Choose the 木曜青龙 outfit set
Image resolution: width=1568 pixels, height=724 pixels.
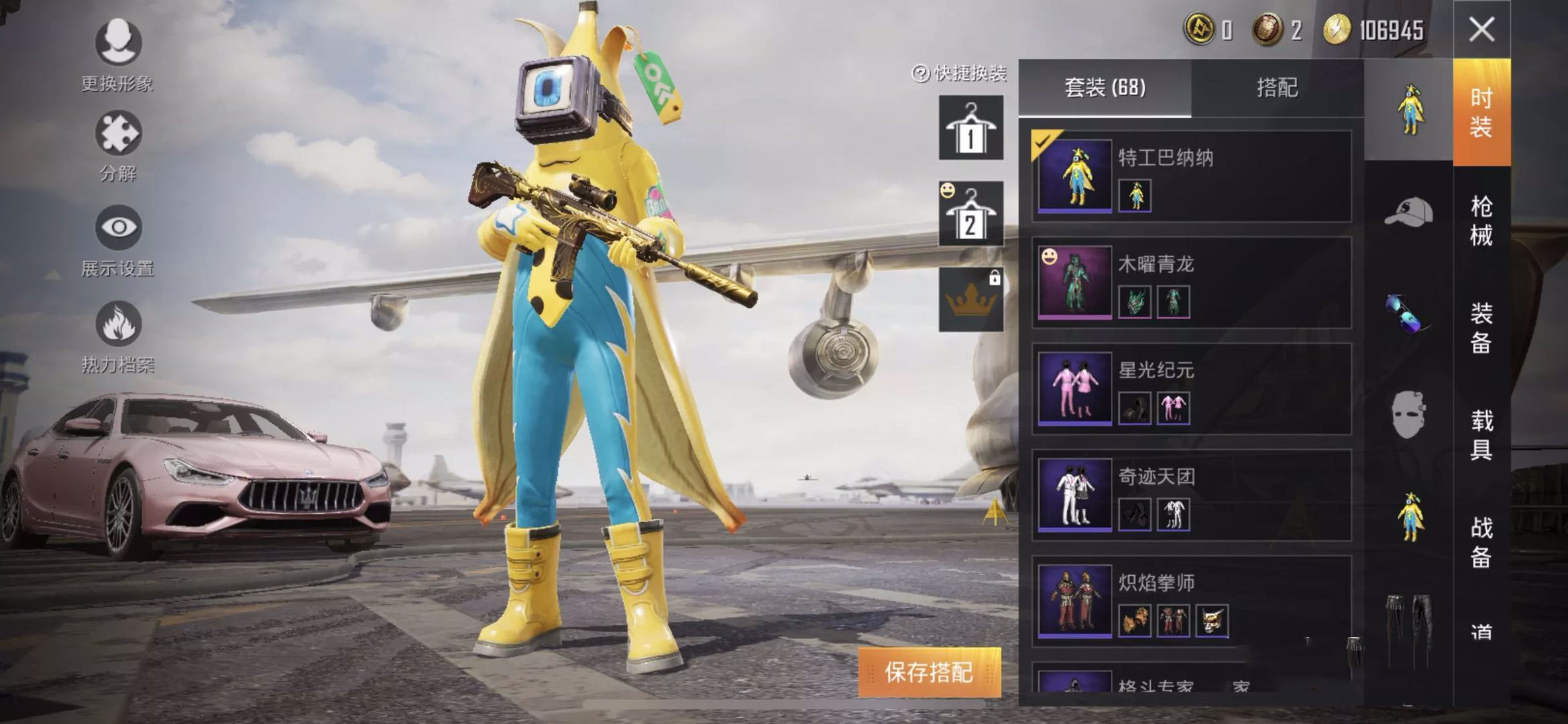pos(1191,282)
